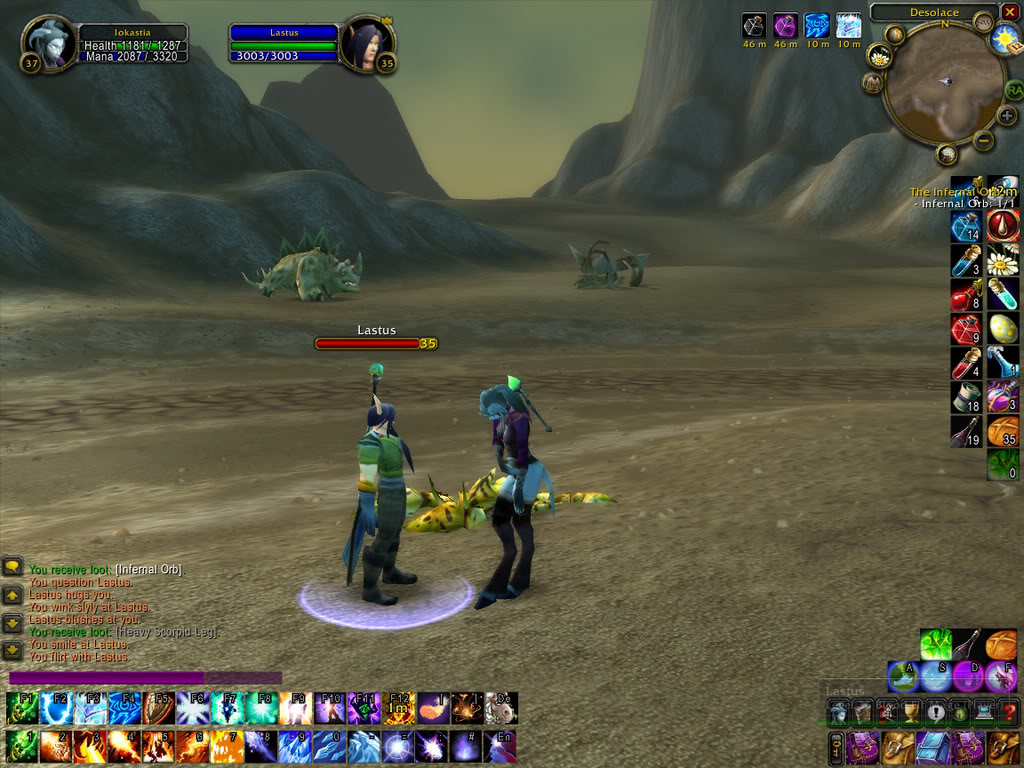Activate the F1 green action bar ability
This screenshot has height=768, width=1024.
(x=22, y=708)
